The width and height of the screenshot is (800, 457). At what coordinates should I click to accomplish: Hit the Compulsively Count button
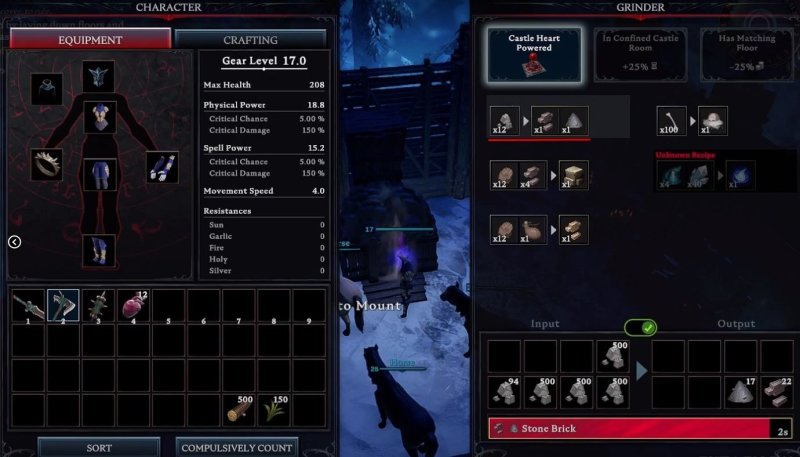[237, 447]
